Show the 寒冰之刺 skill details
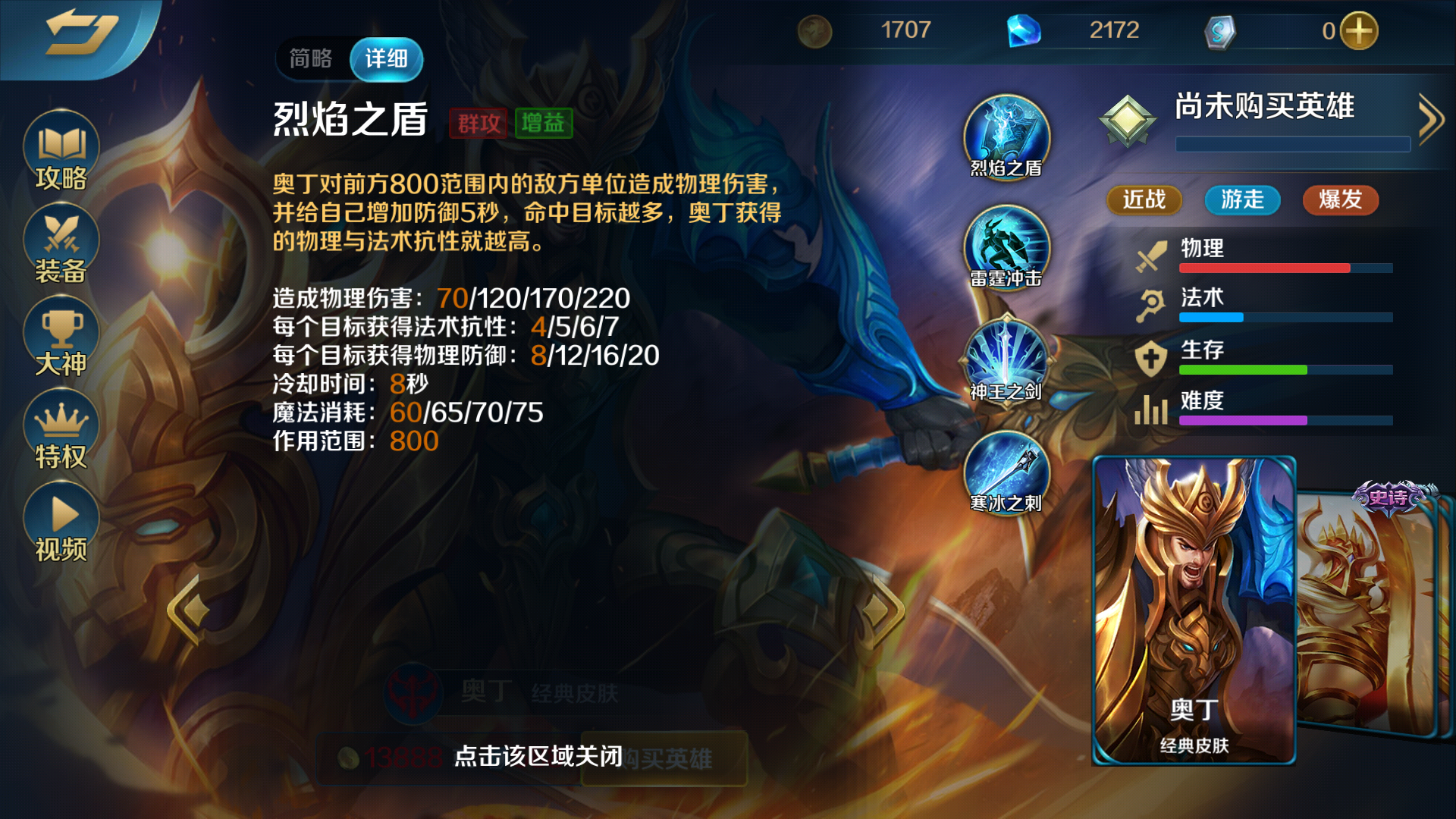Screen dimensions: 1456x819 coord(1006,472)
